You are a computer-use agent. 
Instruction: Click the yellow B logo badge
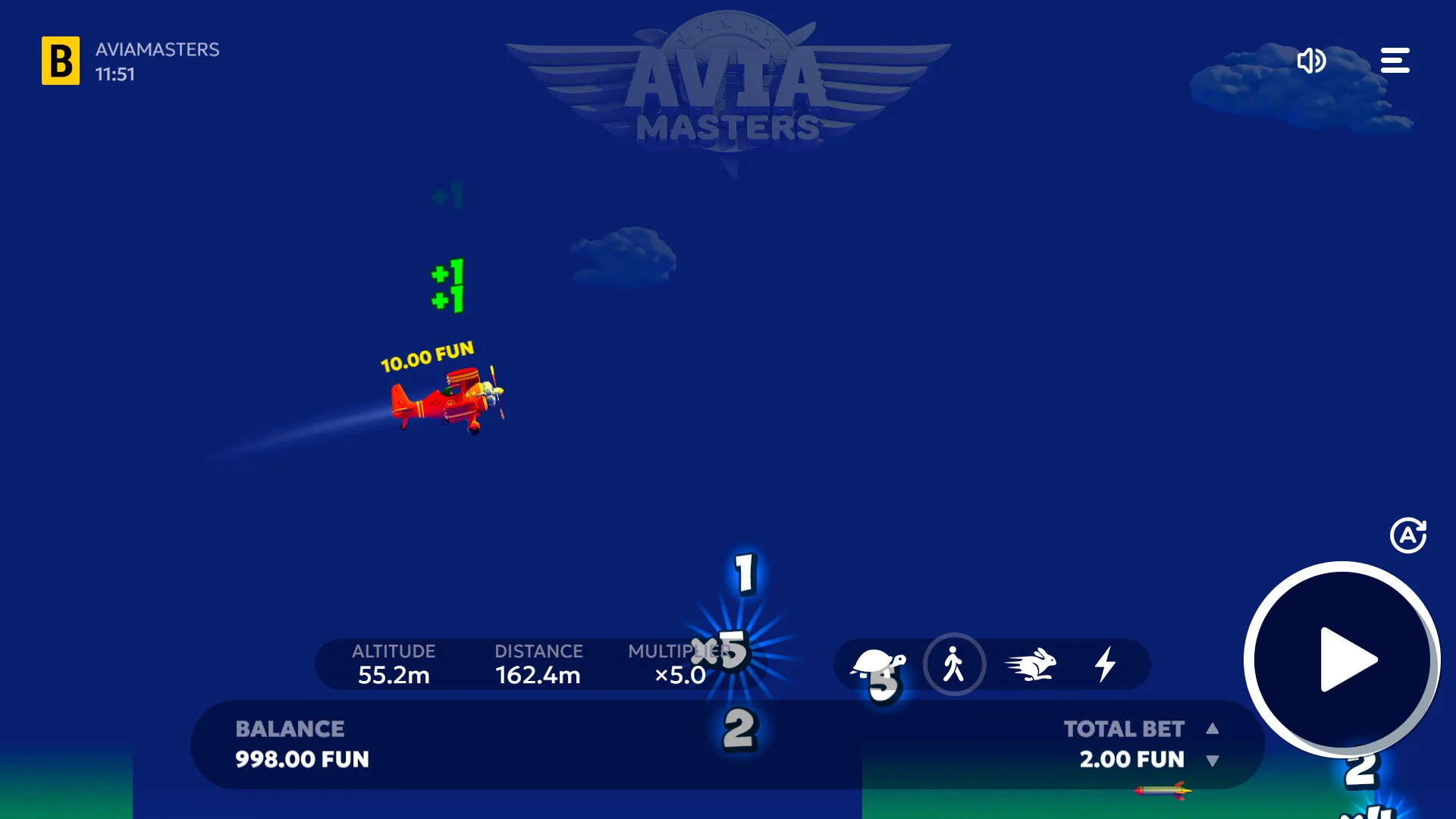click(61, 61)
